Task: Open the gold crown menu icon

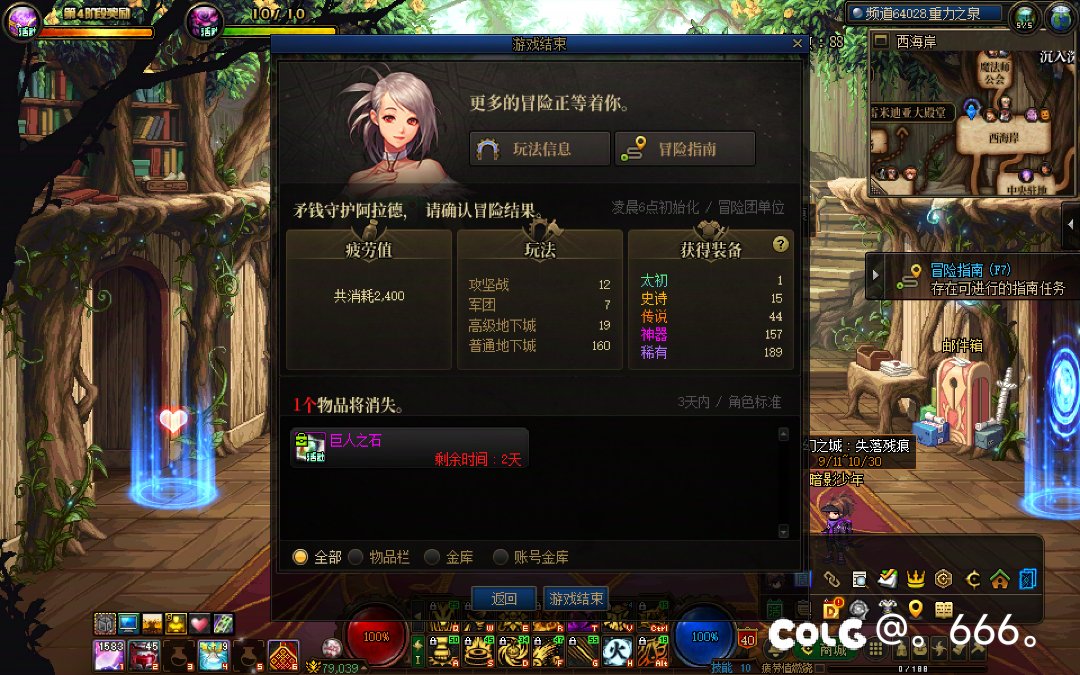Action: 914,578
